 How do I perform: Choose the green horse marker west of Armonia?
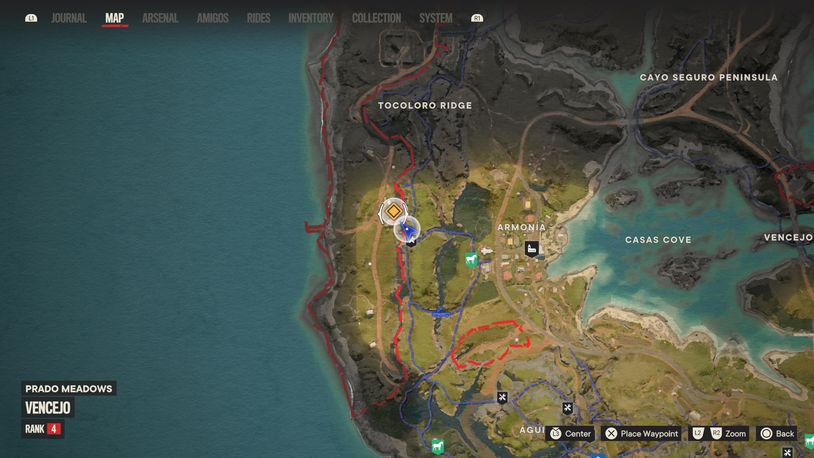(x=471, y=260)
